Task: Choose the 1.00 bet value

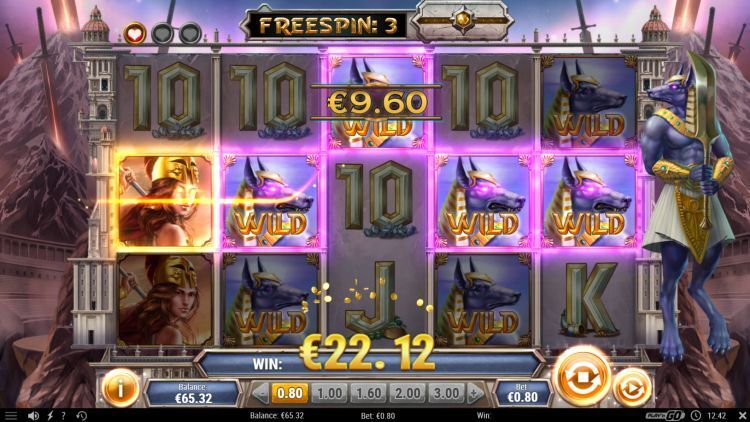Action: click(x=333, y=393)
